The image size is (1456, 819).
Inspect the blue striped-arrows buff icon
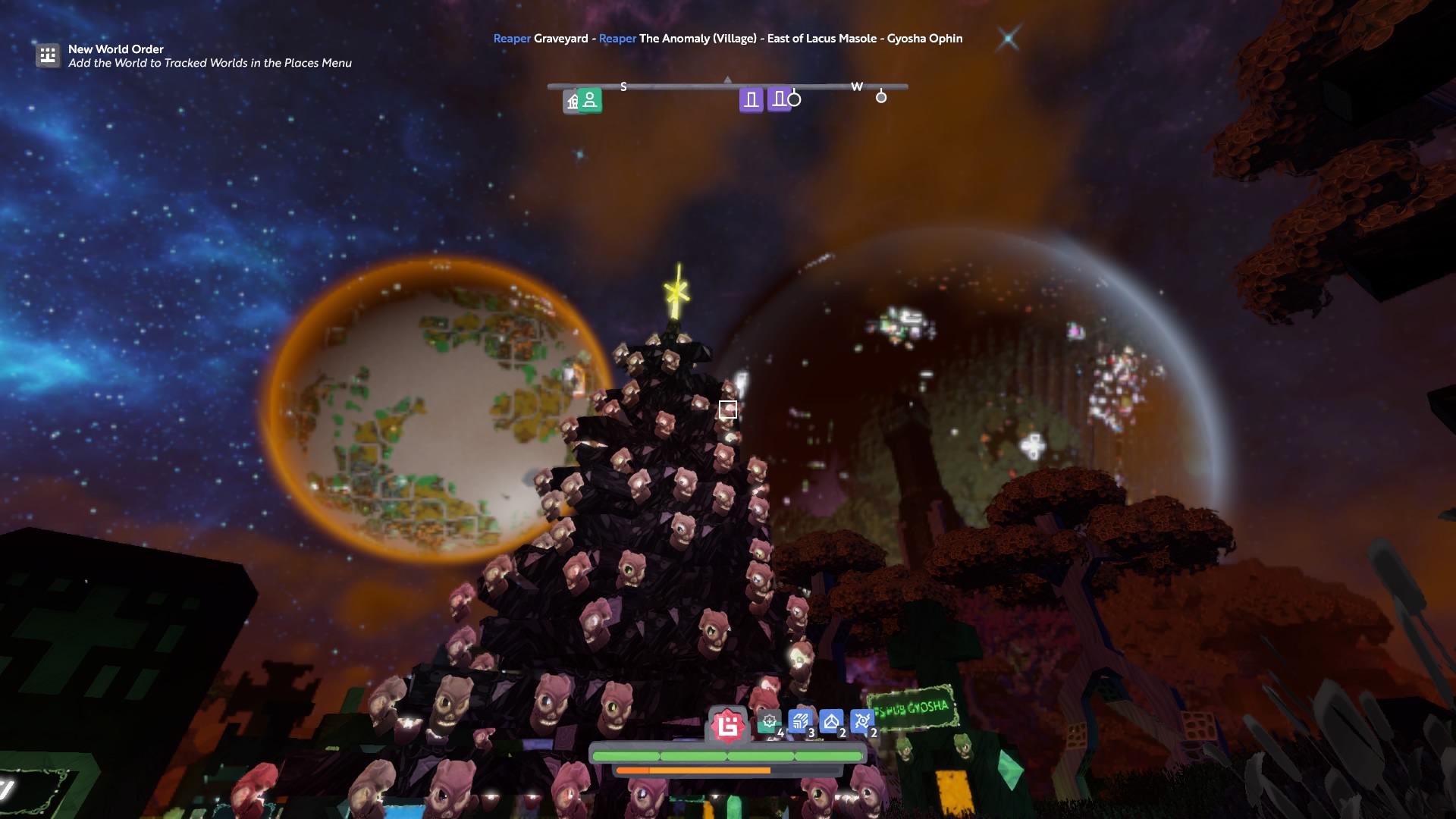tap(799, 721)
